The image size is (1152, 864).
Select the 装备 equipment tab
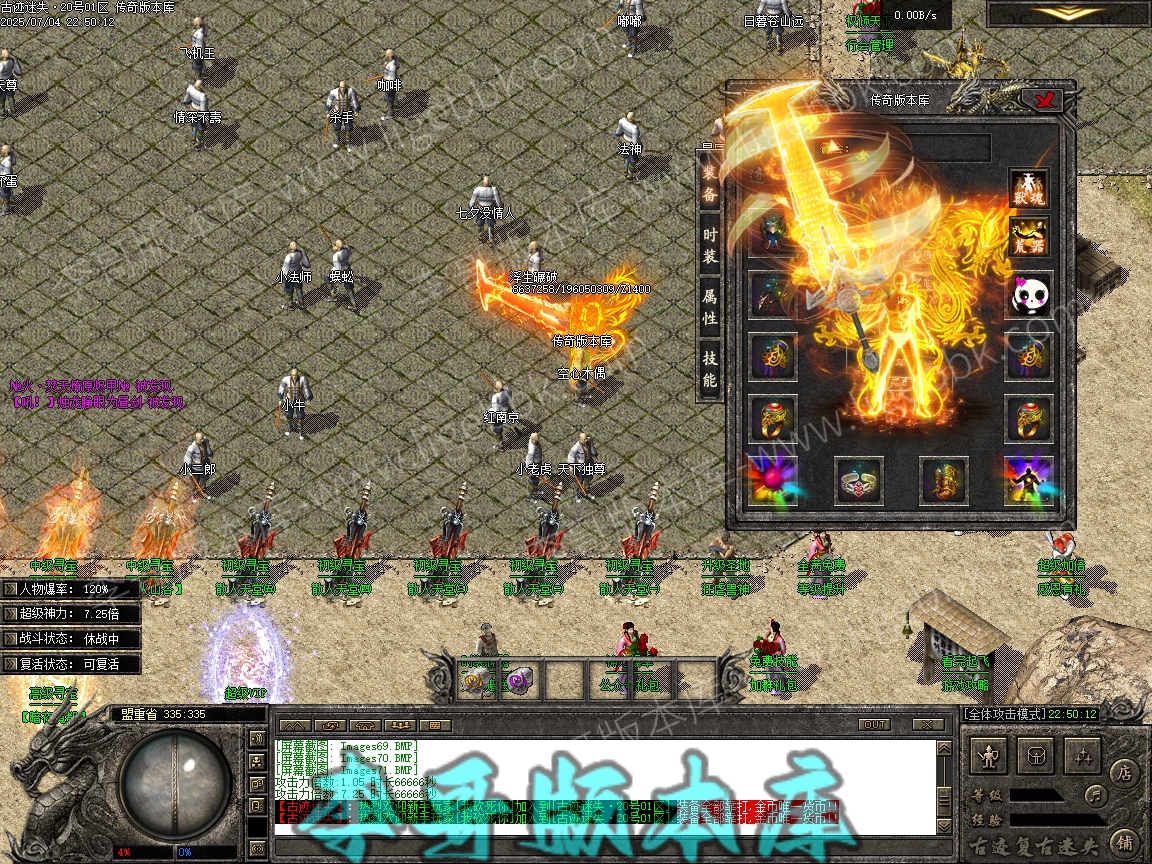[709, 184]
